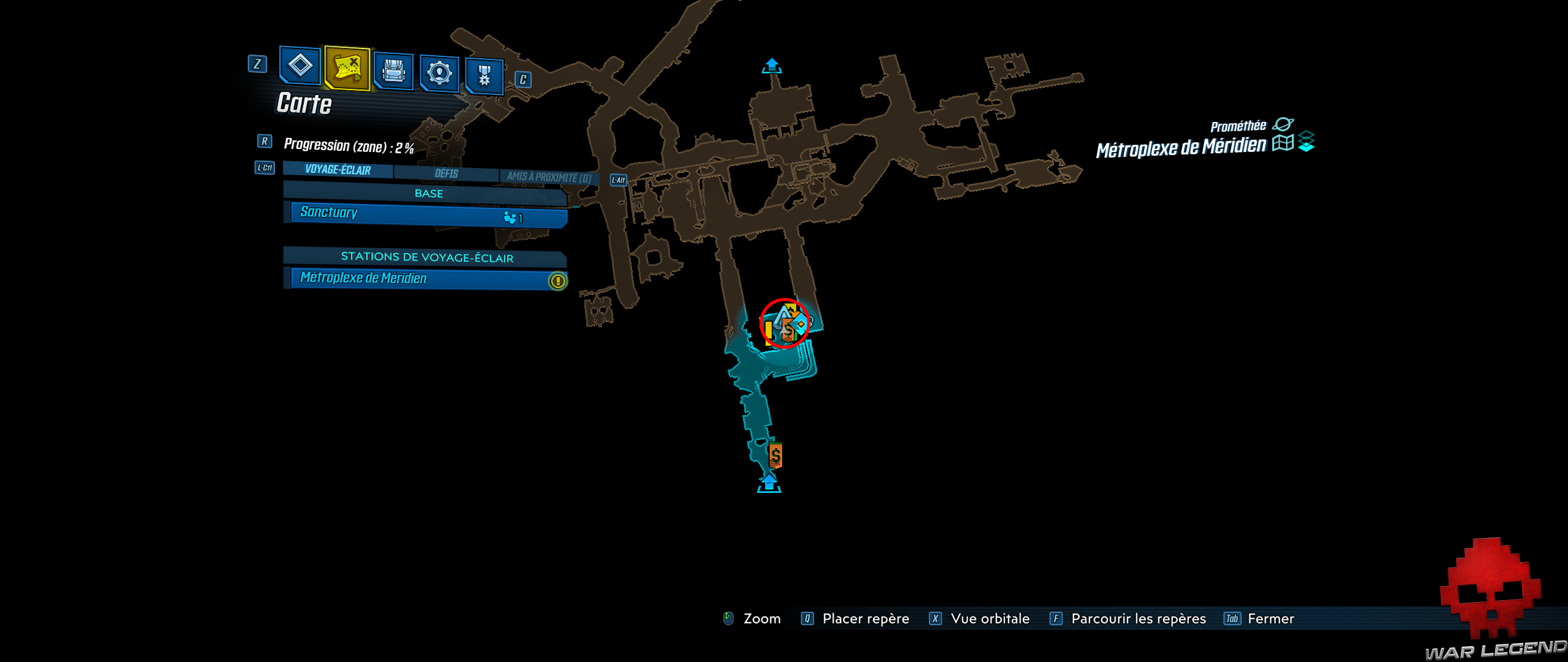This screenshot has height=662, width=1568.
Task: Click Fermer in the bottom bar
Action: 1272,618
